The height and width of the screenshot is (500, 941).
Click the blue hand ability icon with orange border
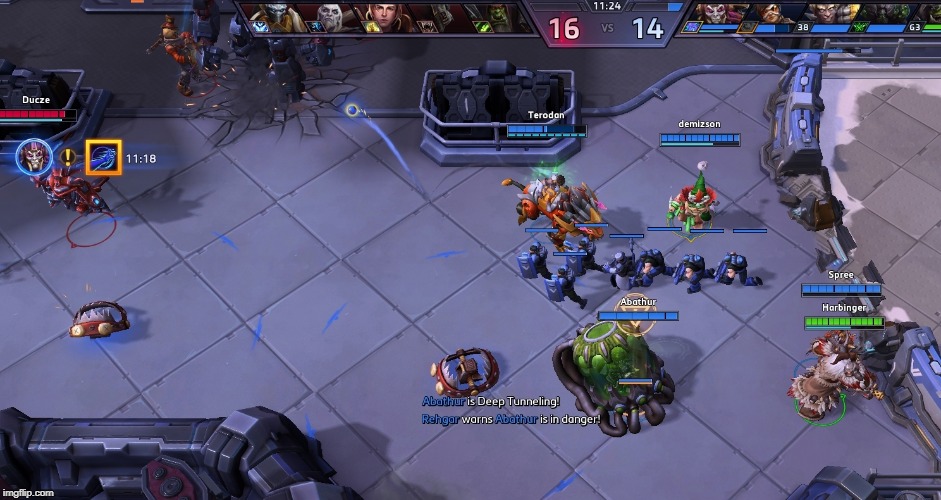click(x=104, y=157)
